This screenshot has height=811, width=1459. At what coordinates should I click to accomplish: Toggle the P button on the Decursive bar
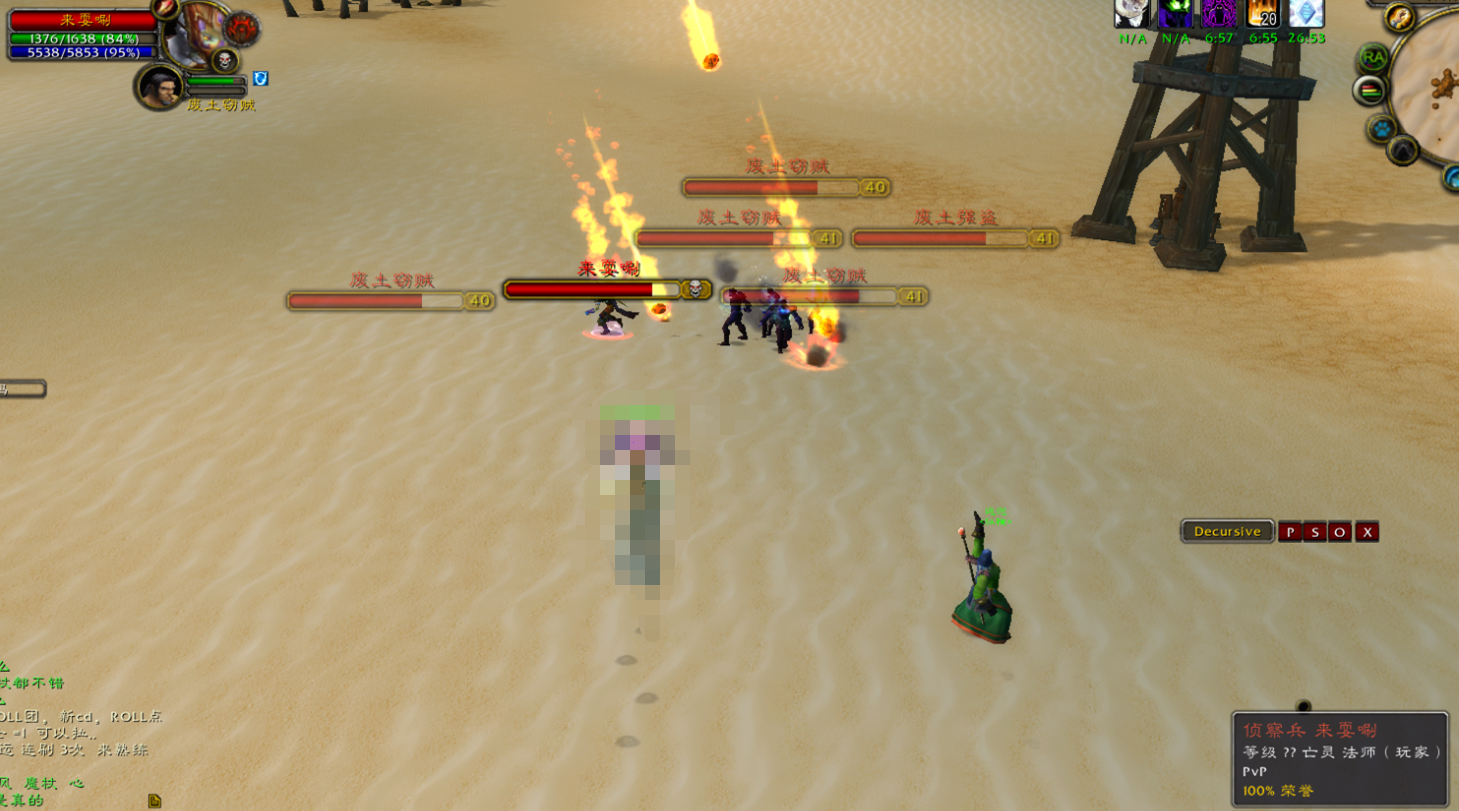[1291, 532]
